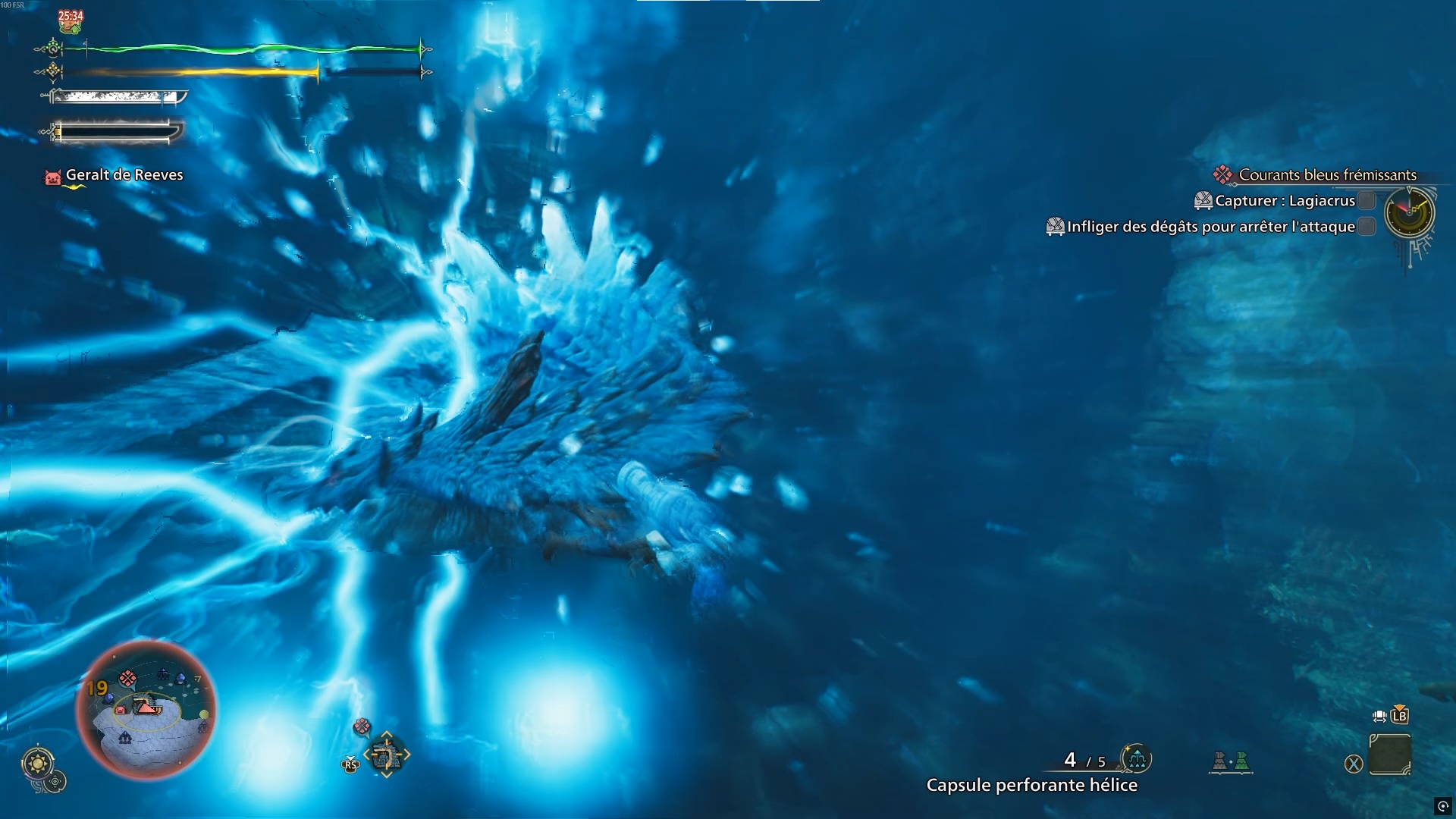
Task: Click the green tent icon near the item bar
Action: pos(1241,761)
